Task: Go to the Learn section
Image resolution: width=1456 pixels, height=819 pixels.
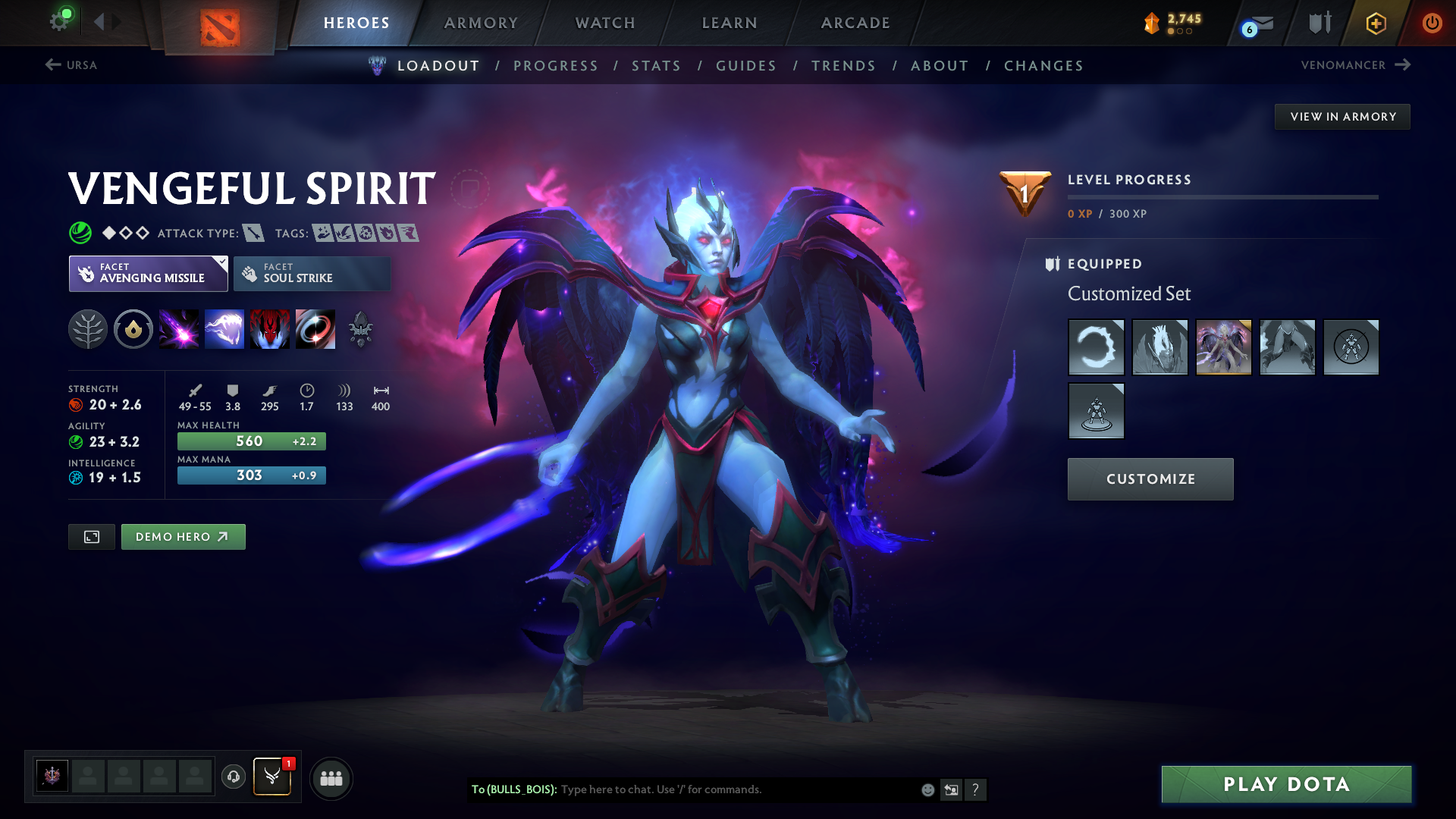Action: 730,23
